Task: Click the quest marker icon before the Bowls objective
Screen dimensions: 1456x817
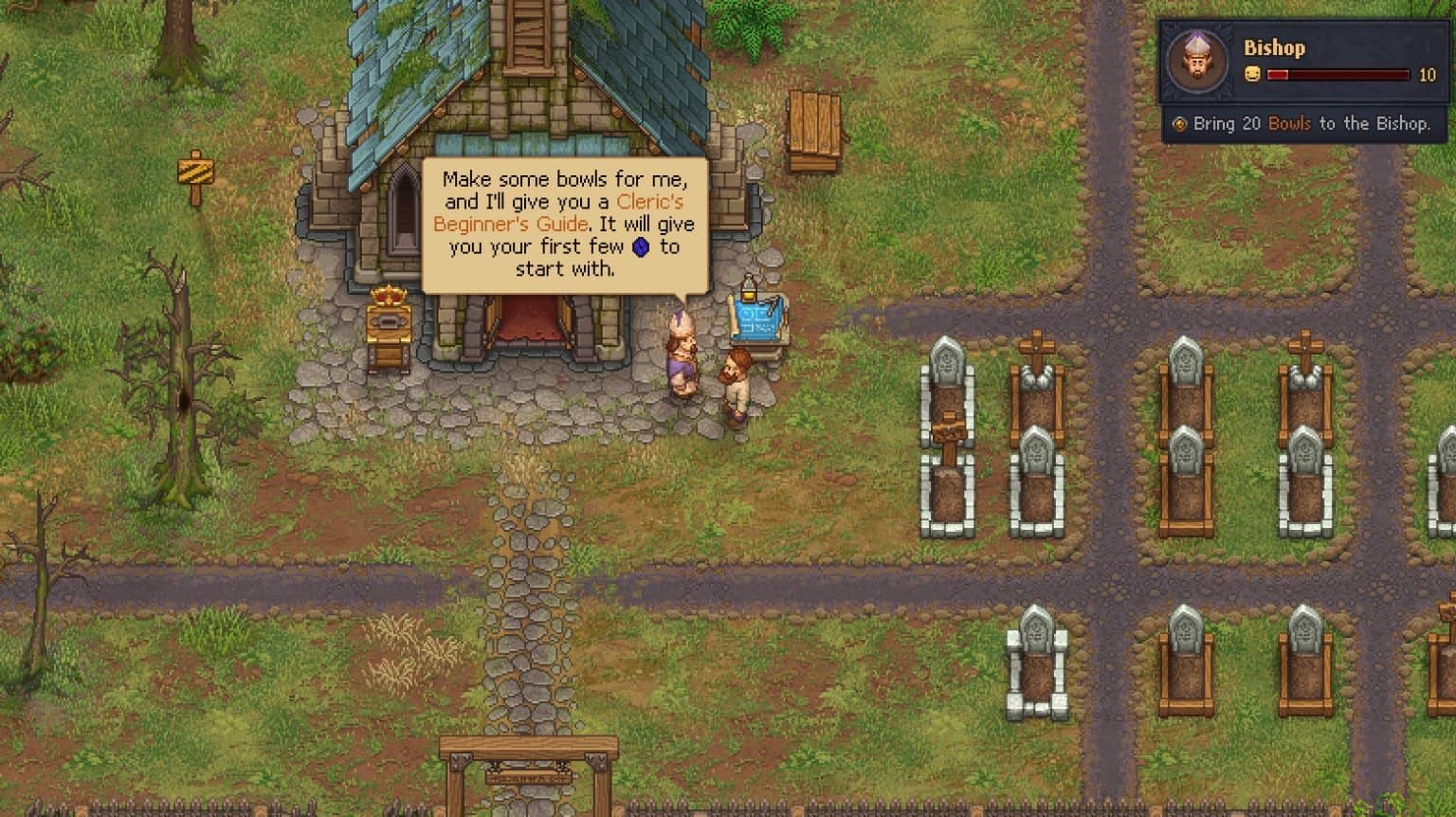Action: (x=1178, y=124)
